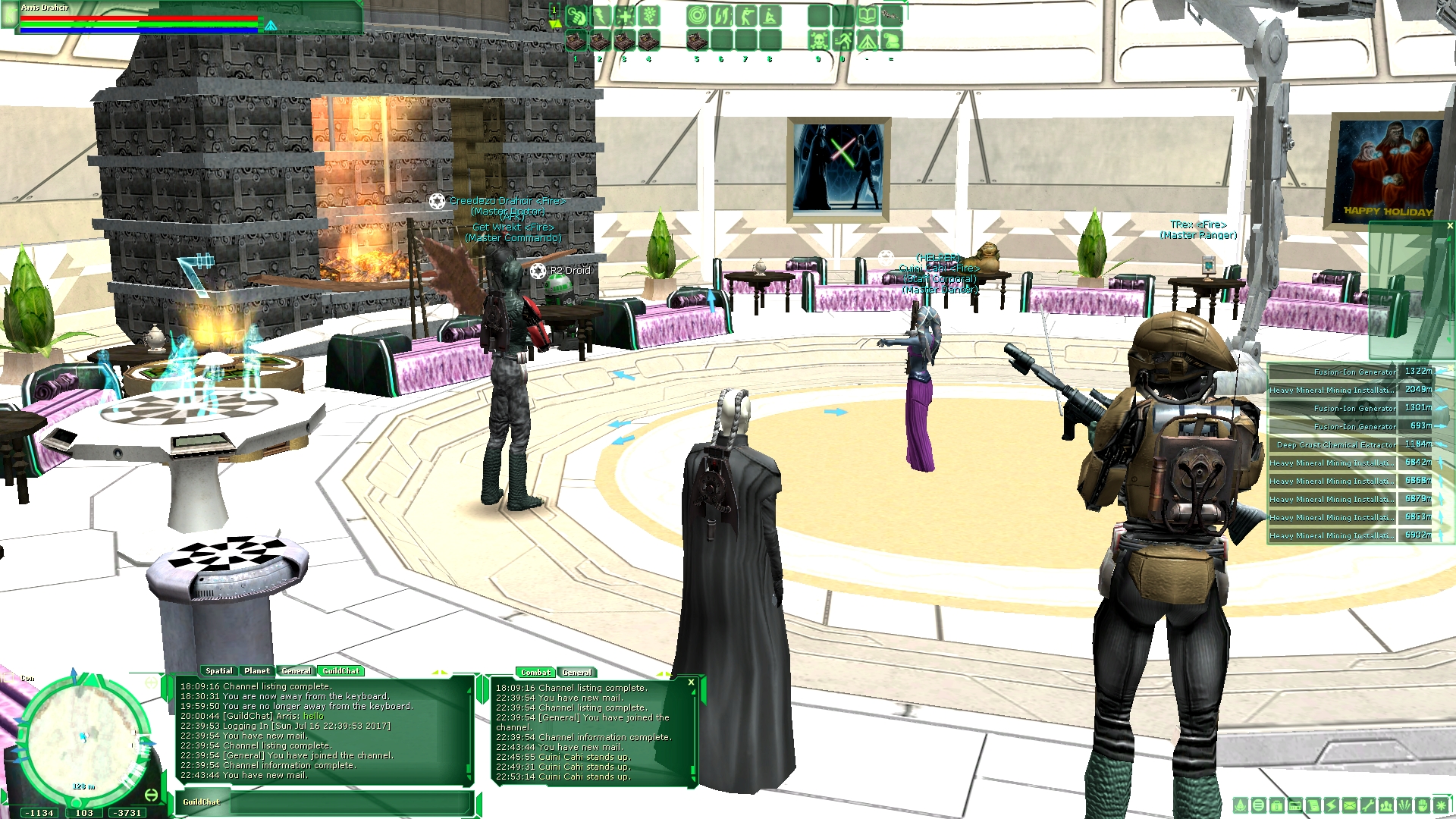Image resolution: width=1456 pixels, height=819 pixels.
Task: Open options with the wrench icon
Action: tap(1368, 805)
